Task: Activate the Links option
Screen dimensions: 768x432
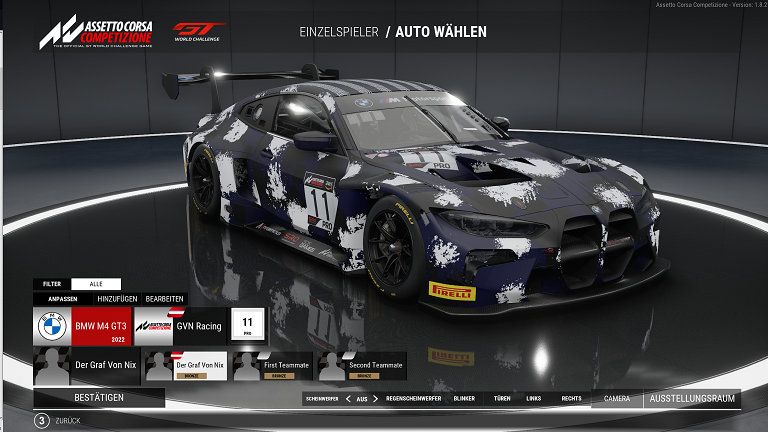Action: click(x=534, y=398)
